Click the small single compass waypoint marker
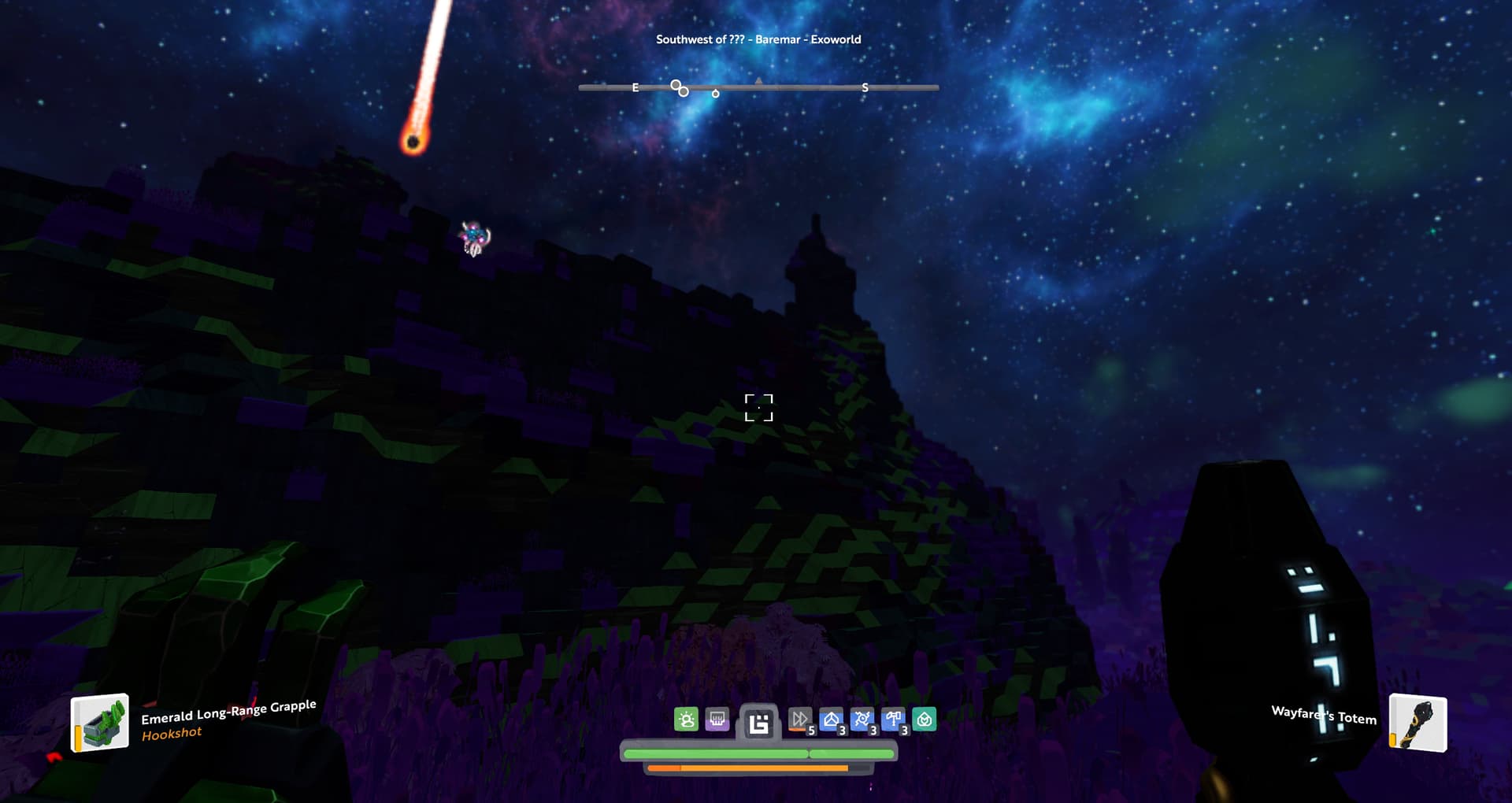 pos(715,94)
